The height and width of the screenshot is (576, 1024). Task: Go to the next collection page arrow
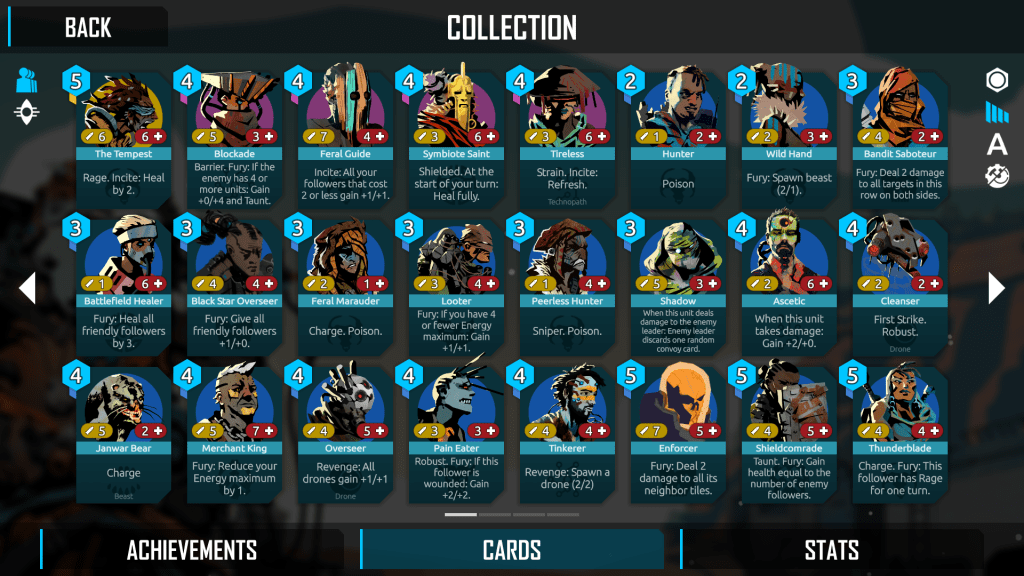click(996, 288)
